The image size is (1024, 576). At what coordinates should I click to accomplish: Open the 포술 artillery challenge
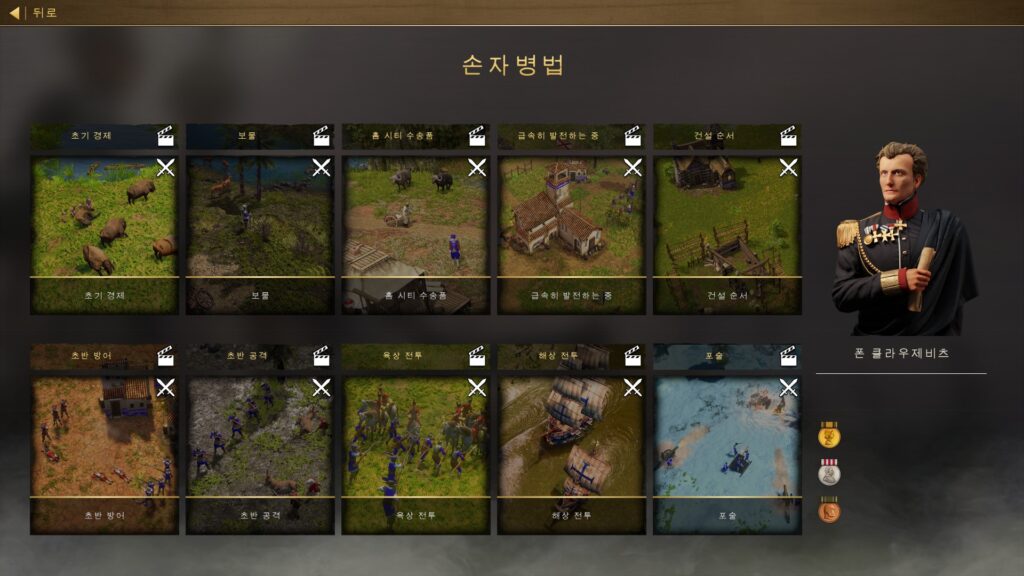click(x=727, y=454)
